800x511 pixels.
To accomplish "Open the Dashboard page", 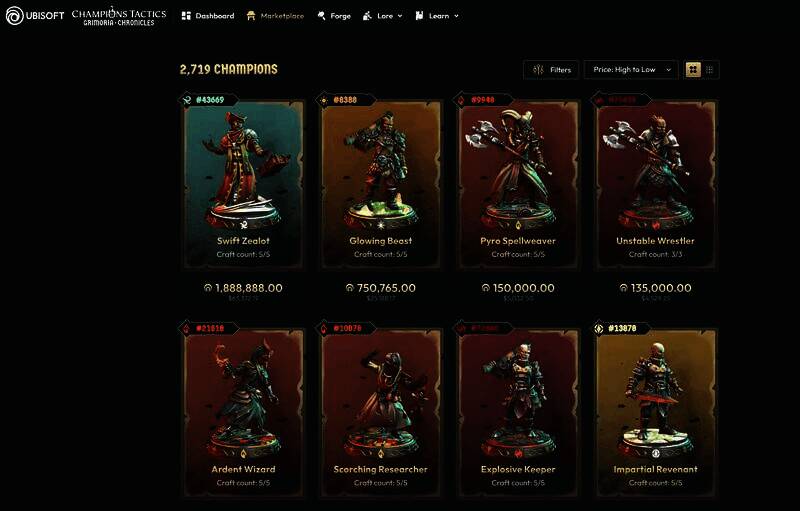I will (208, 16).
